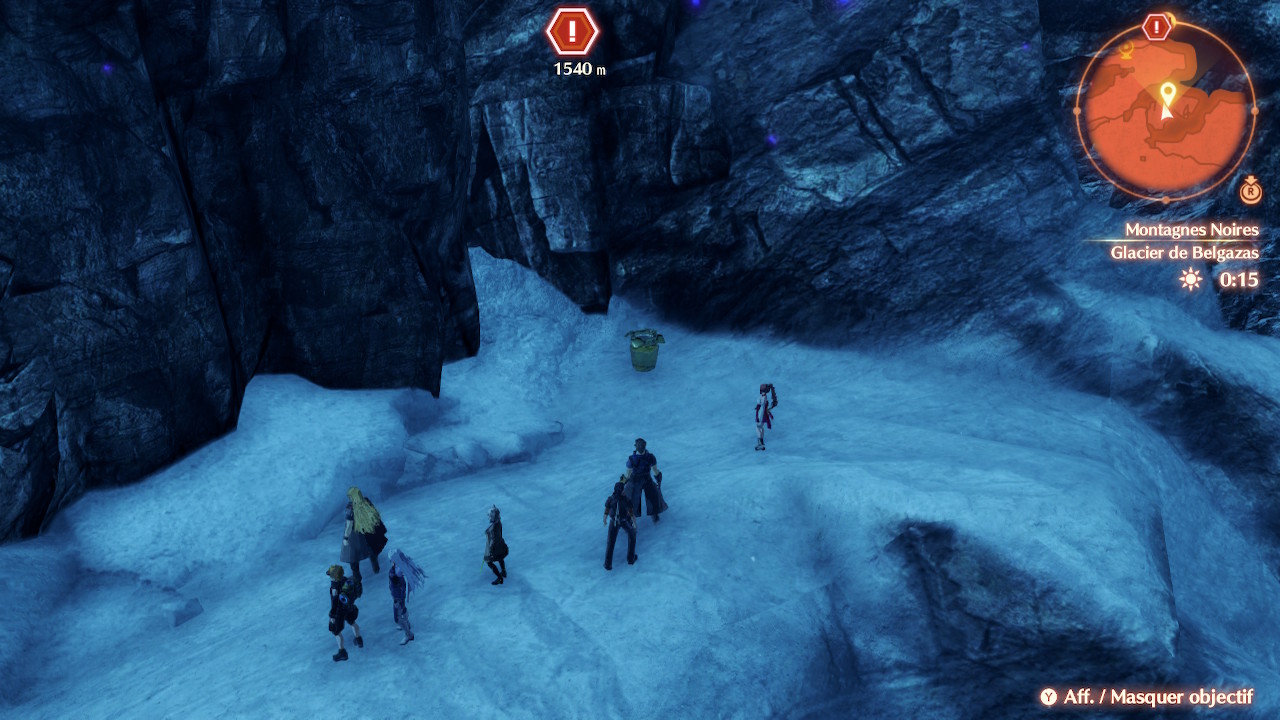Click the yellow destination pin on minimap
The width and height of the screenshot is (1280, 720).
pos(1166,93)
